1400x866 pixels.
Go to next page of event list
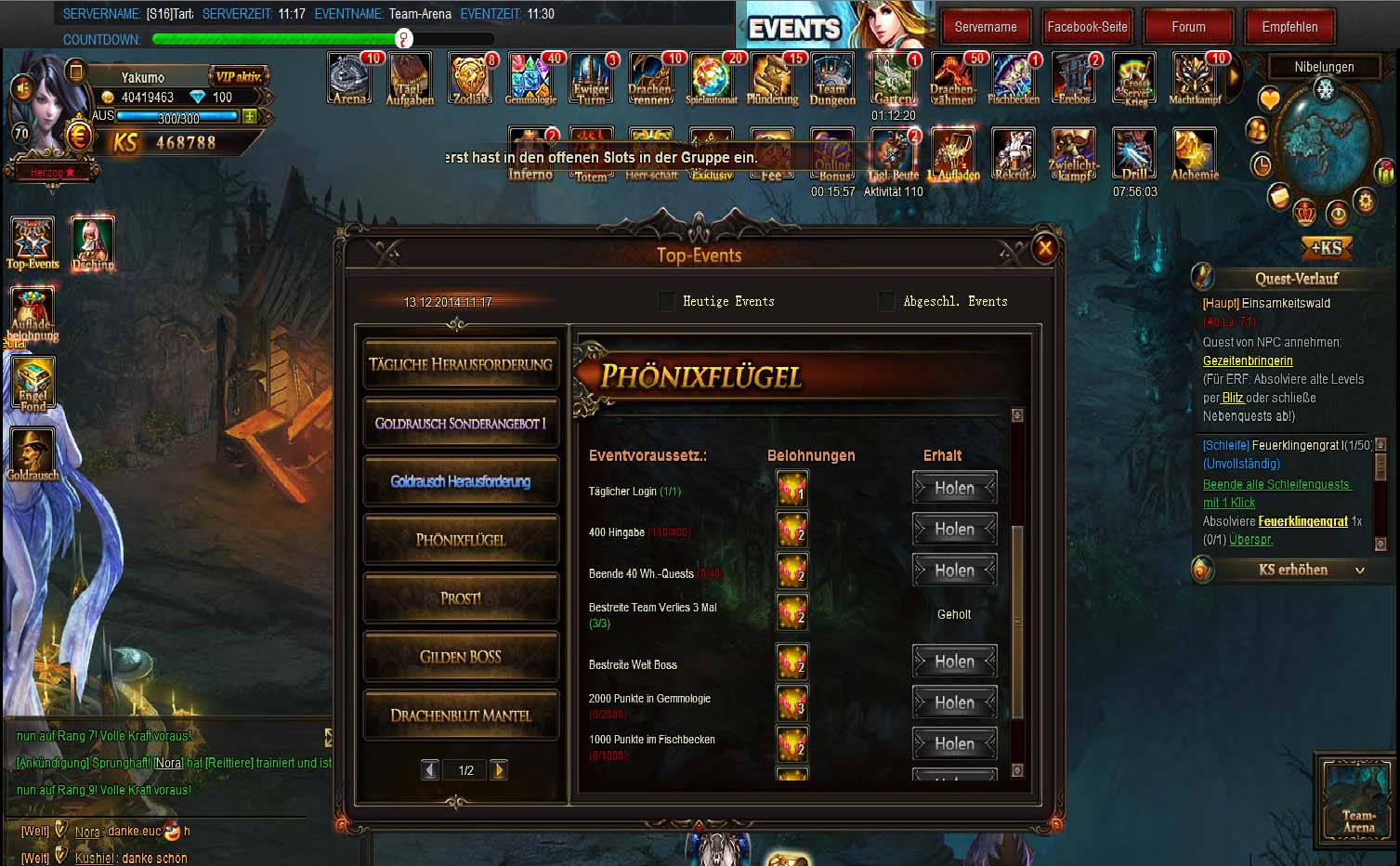pyautogui.click(x=499, y=769)
